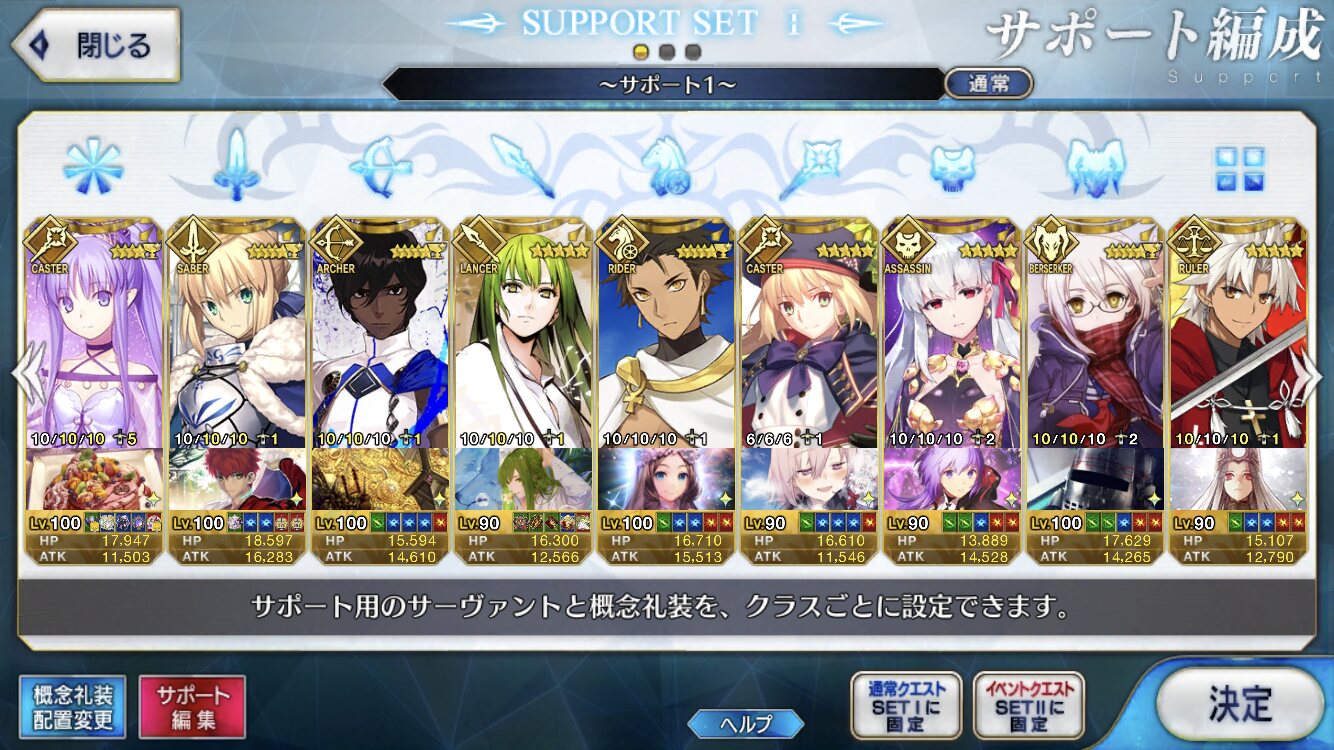The image size is (1334, 750).
Task: Select the Saber support servant card
Action: point(236,340)
